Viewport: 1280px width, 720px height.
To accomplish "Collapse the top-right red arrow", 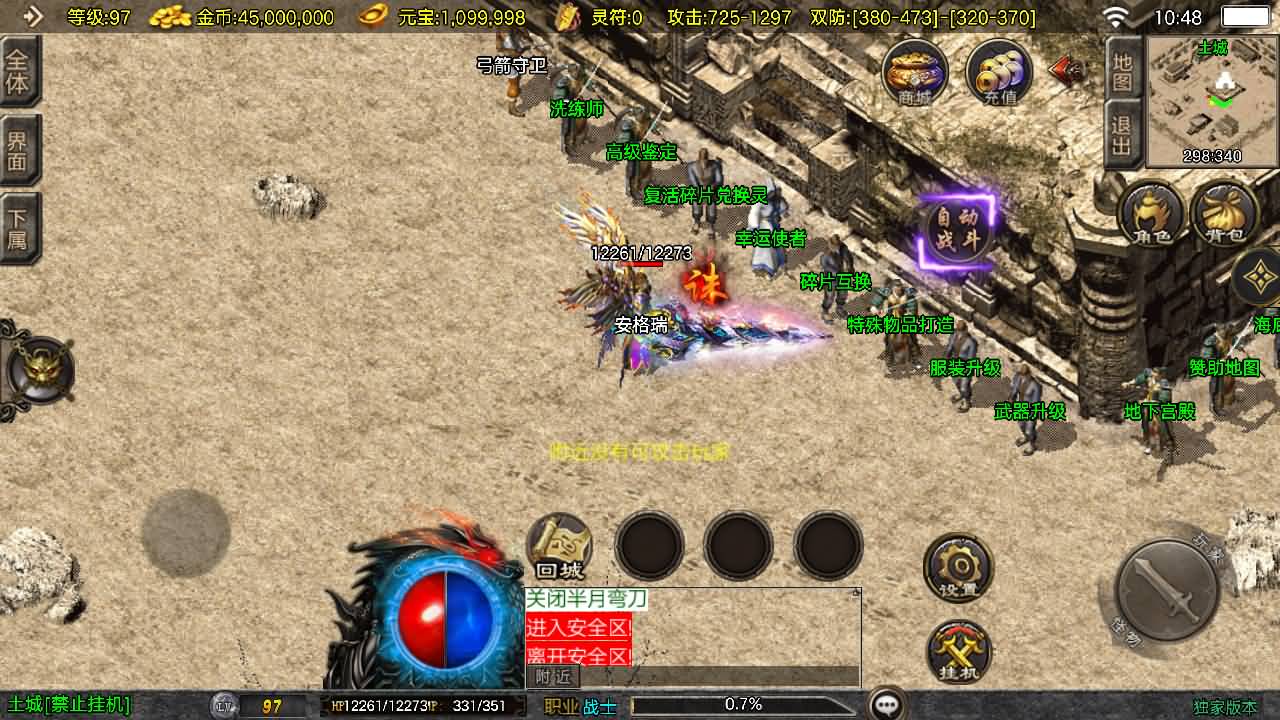I will (1069, 70).
